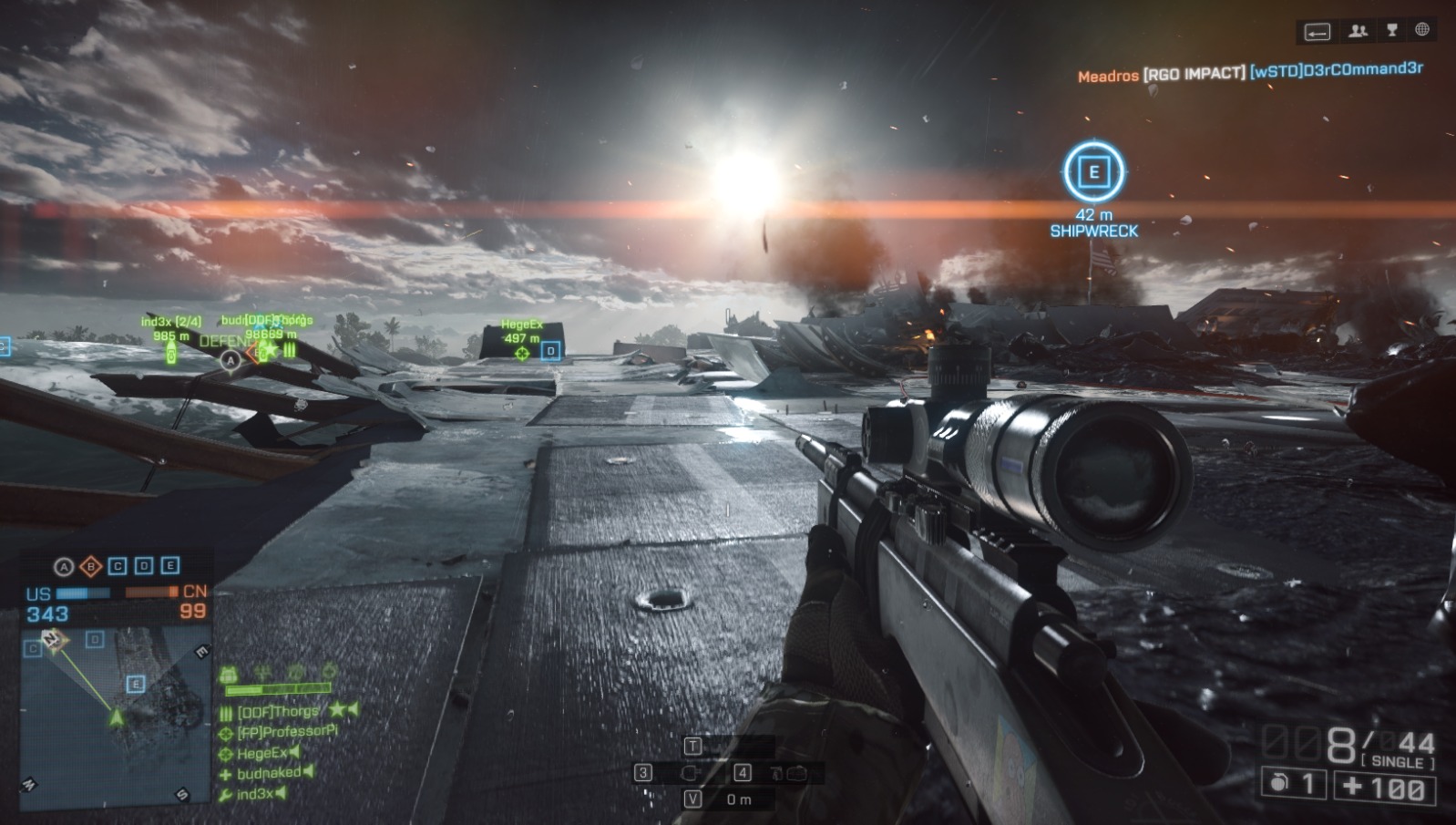Image resolution: width=1456 pixels, height=825 pixels.
Task: Select gadget slot 3 in the weapon selector
Action: pos(643,773)
